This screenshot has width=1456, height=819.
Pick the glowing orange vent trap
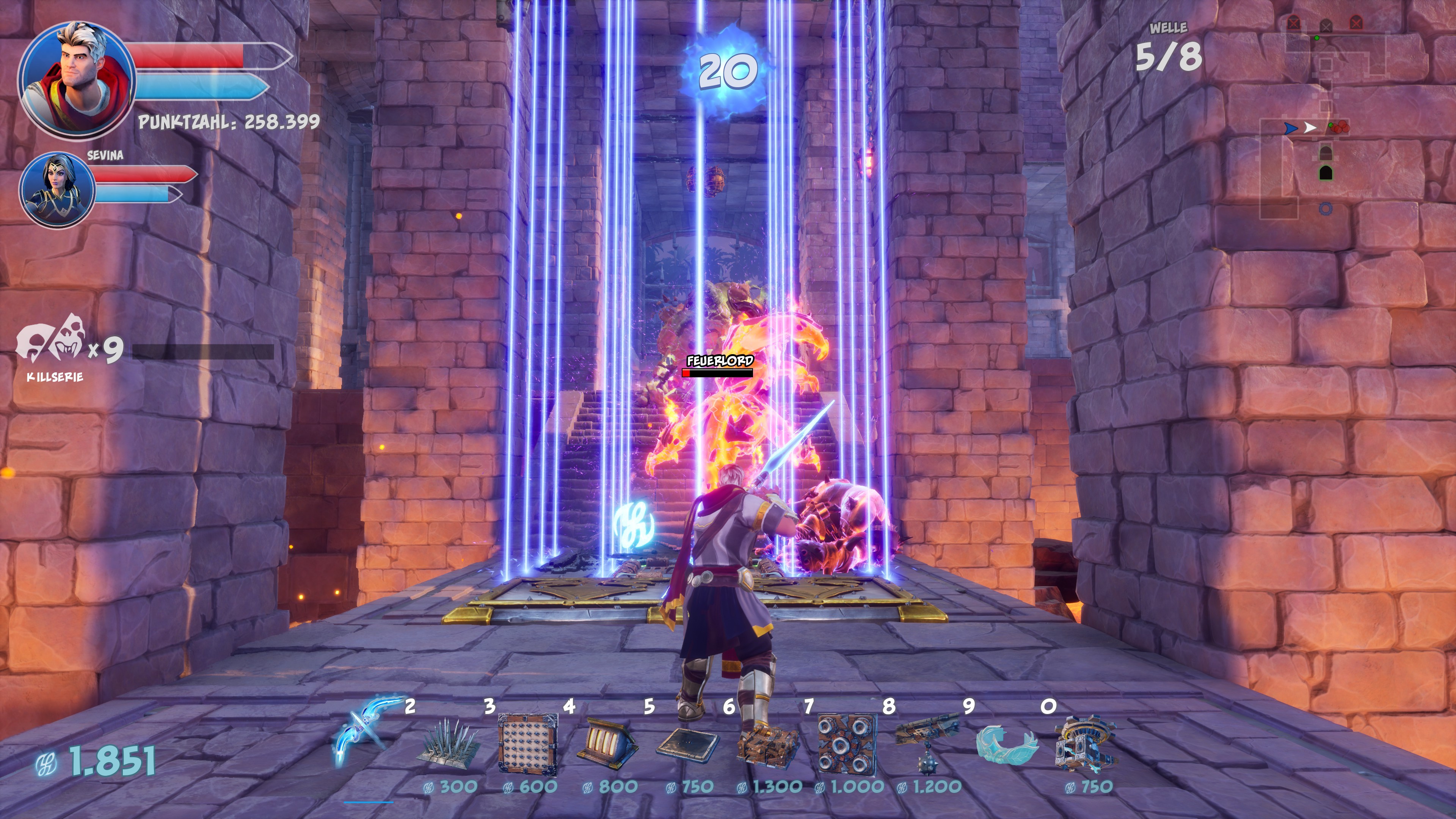tap(607, 741)
